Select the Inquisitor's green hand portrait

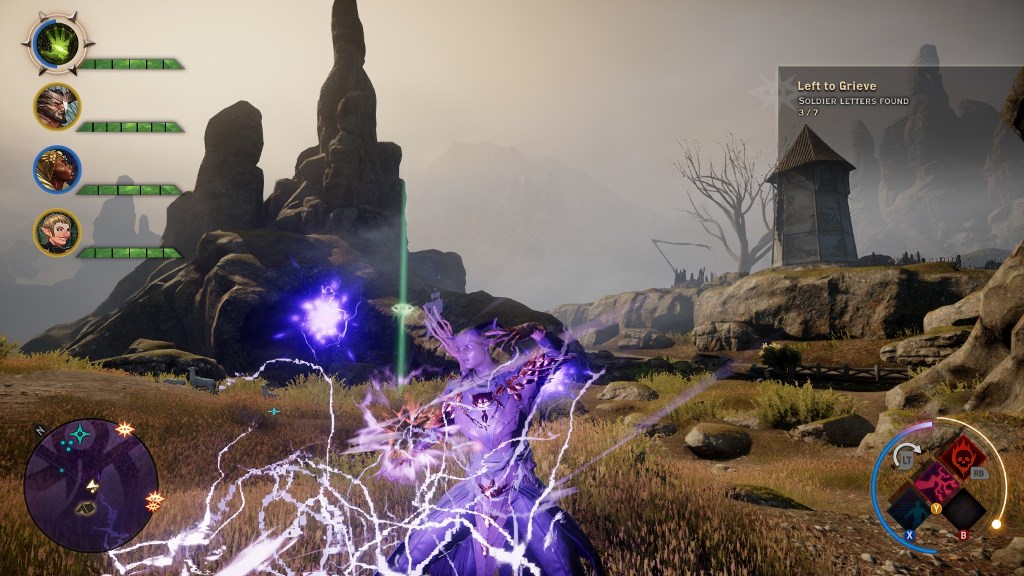(57, 43)
